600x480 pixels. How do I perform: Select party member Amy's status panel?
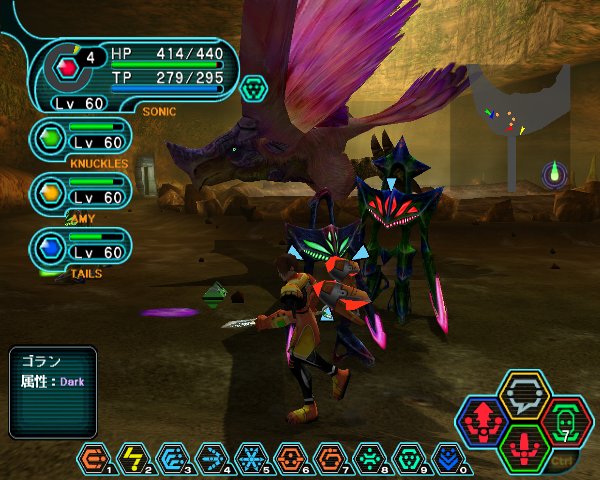pos(82,192)
